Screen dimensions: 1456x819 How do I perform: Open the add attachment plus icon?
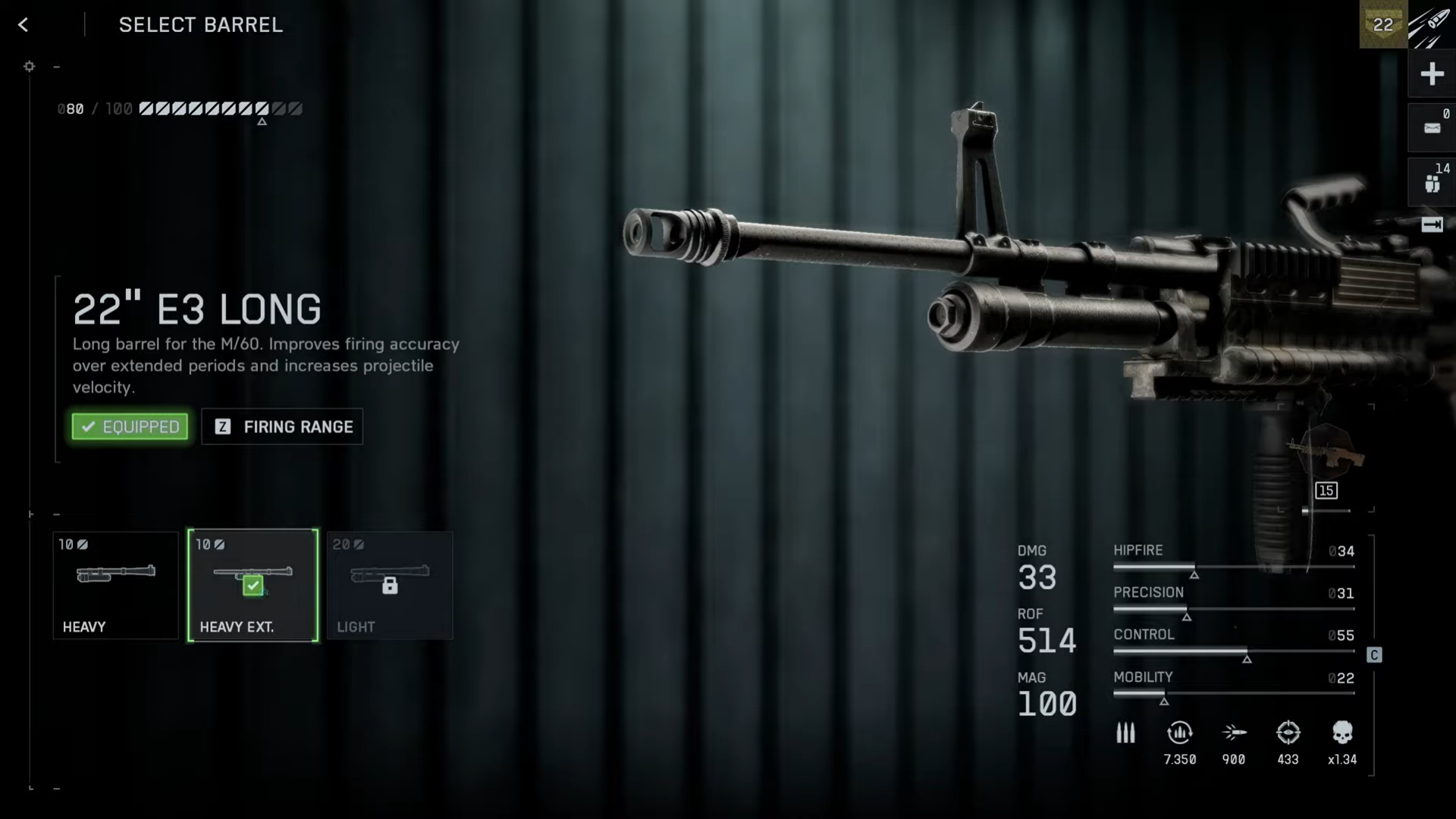(x=1432, y=74)
